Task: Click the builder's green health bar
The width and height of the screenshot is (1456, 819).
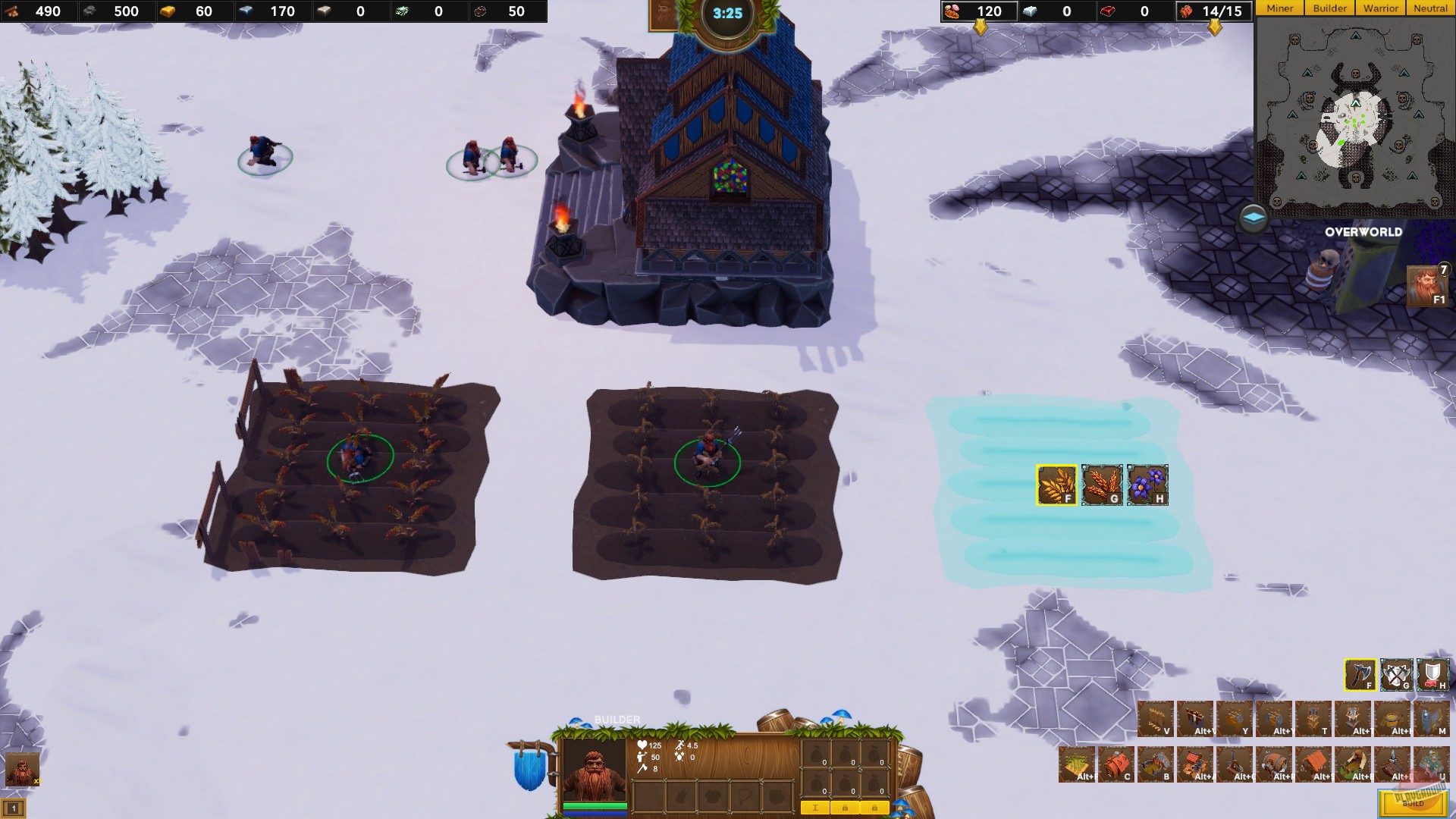Action: pyautogui.click(x=595, y=807)
